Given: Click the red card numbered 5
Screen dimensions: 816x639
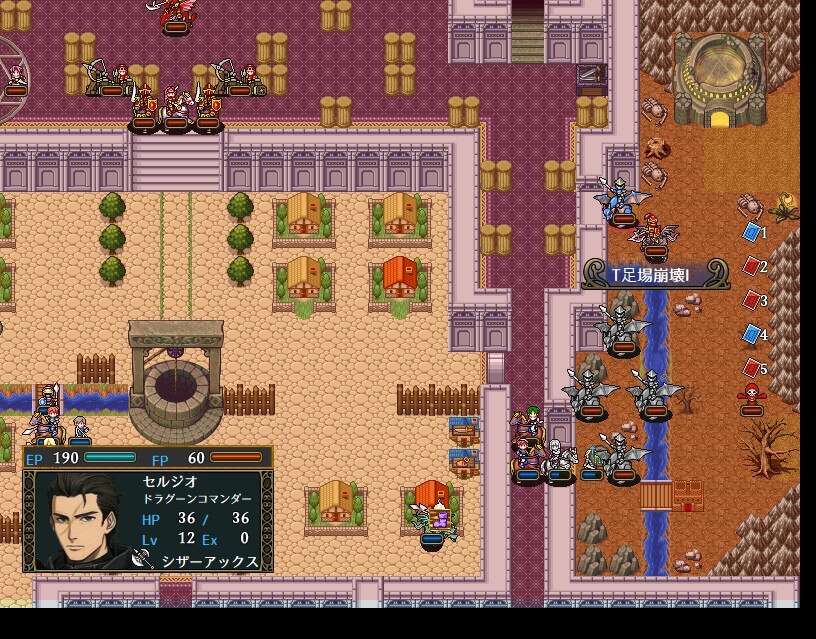Looking at the screenshot, I should click(x=752, y=368).
